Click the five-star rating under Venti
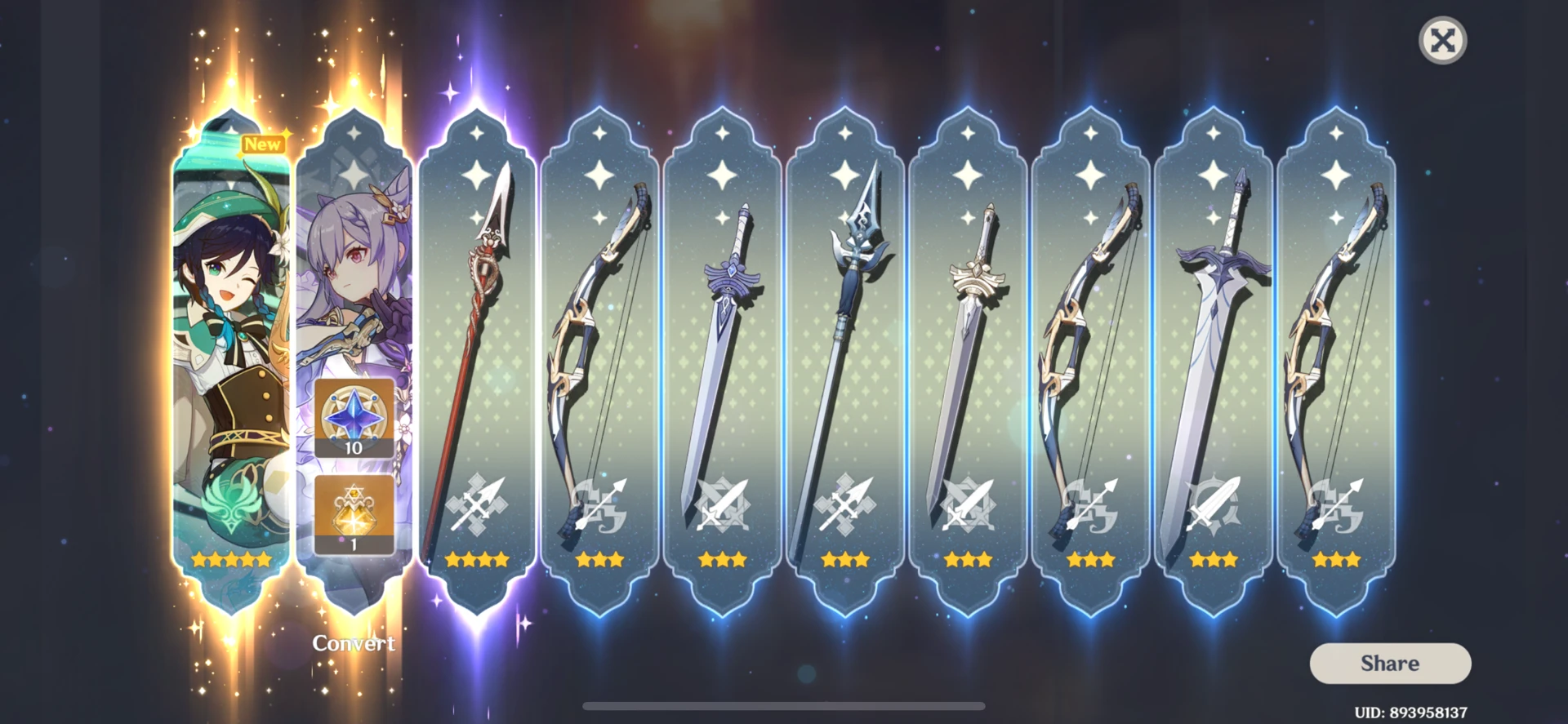Viewport: 1568px width, 724px height. coord(231,559)
